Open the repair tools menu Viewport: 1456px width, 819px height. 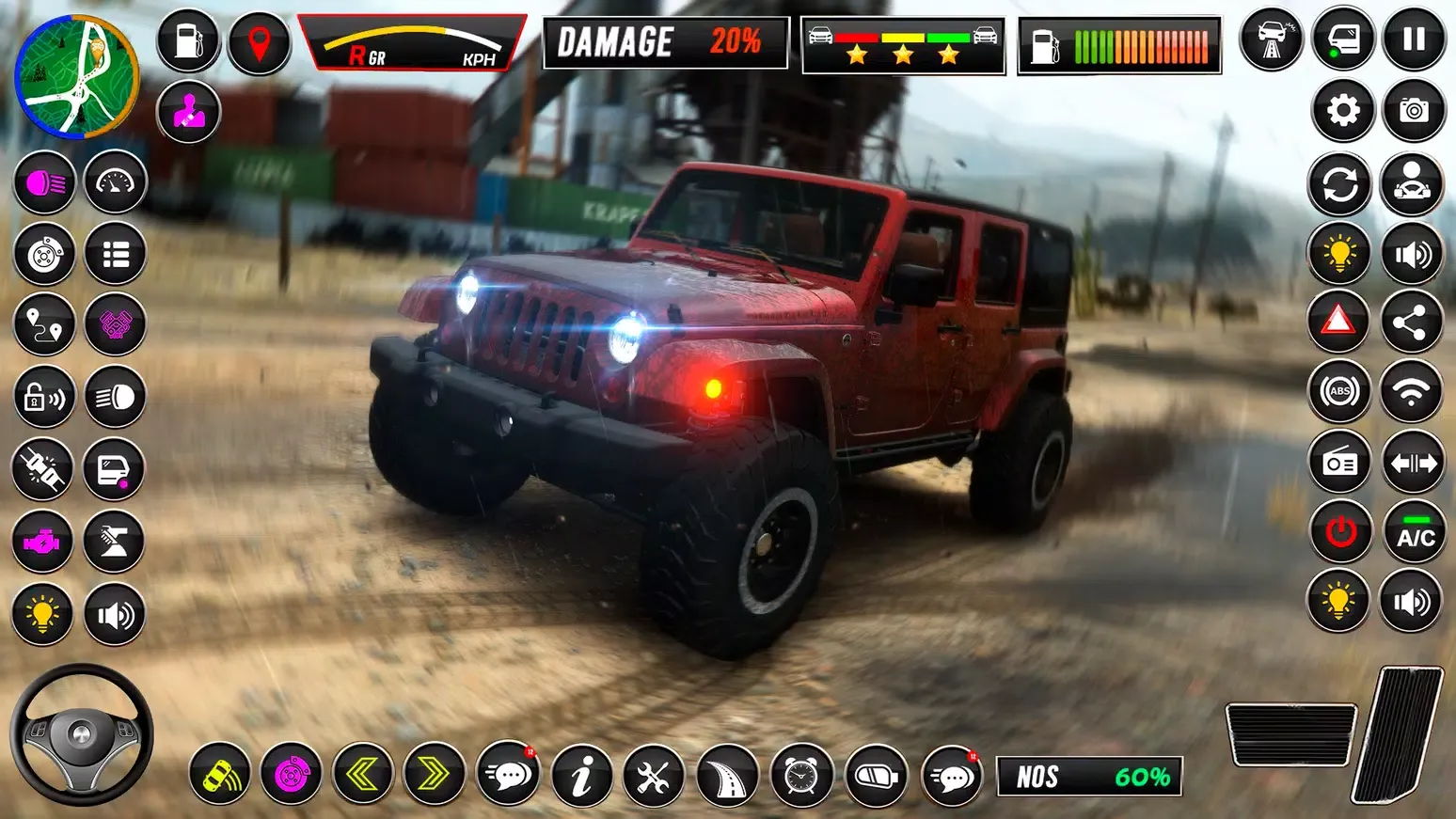pyautogui.click(x=654, y=775)
